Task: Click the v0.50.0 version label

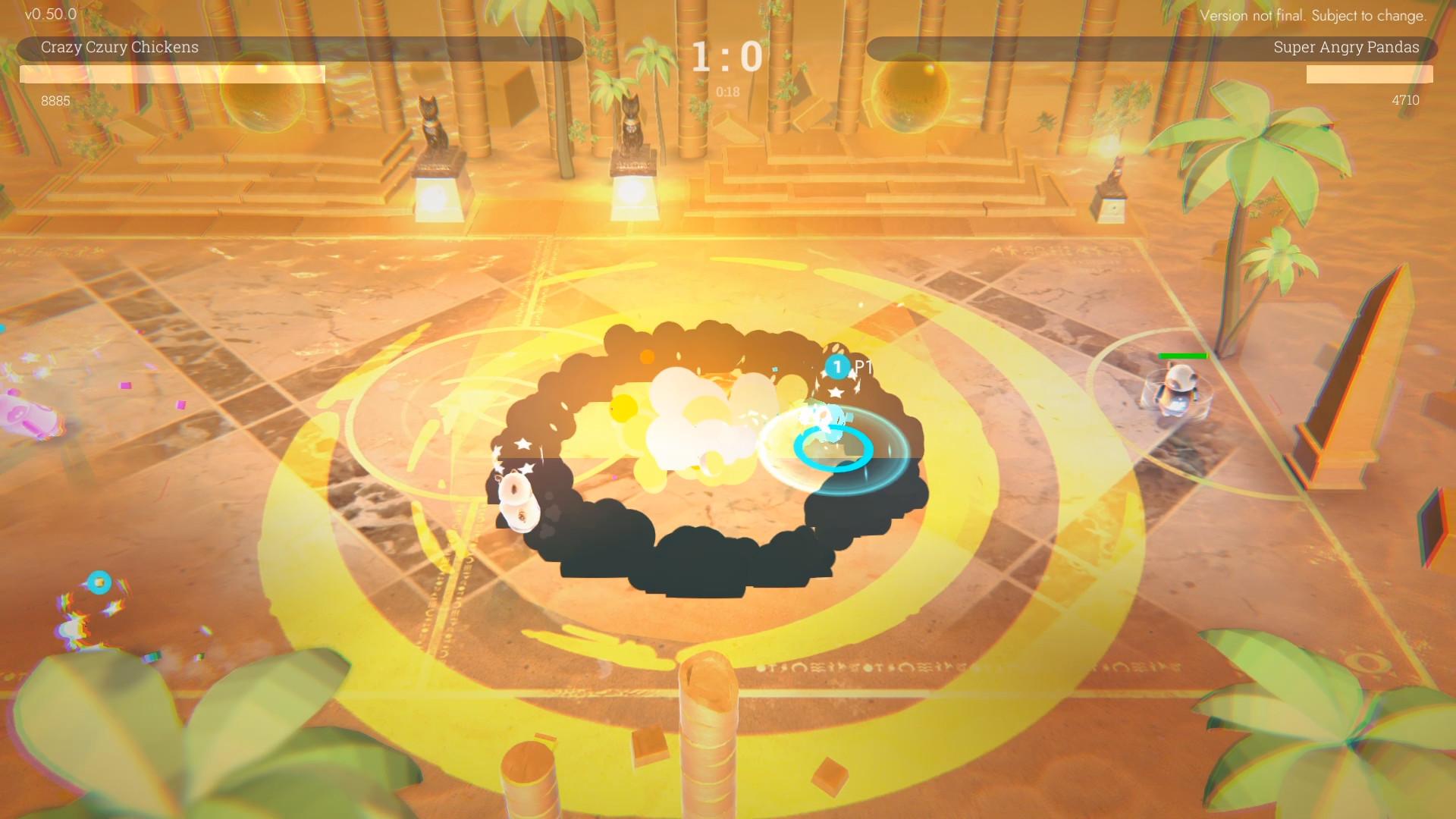Action: pyautogui.click(x=51, y=13)
